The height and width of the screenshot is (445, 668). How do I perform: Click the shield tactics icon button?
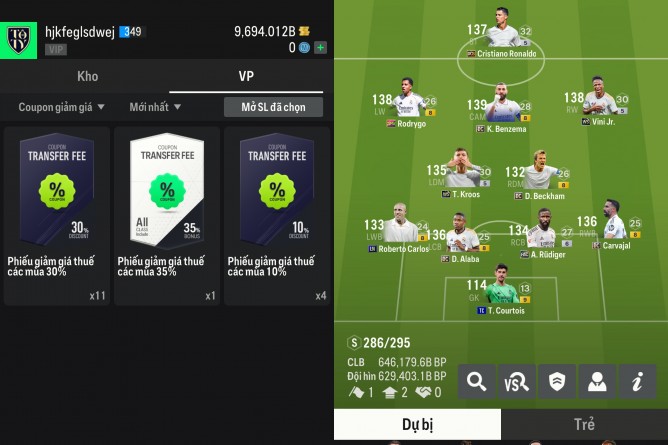[557, 381]
